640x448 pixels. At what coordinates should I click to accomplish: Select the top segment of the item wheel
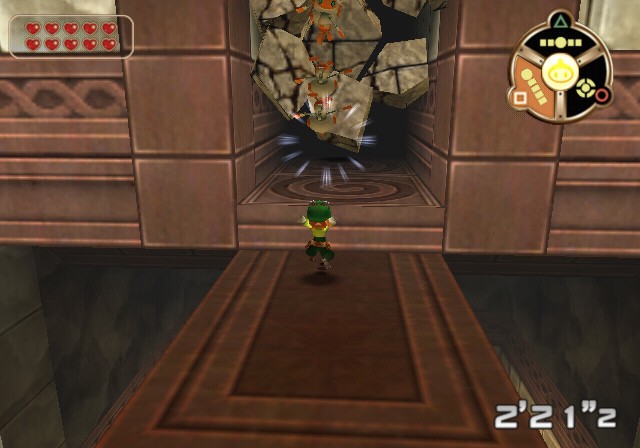click(x=559, y=43)
